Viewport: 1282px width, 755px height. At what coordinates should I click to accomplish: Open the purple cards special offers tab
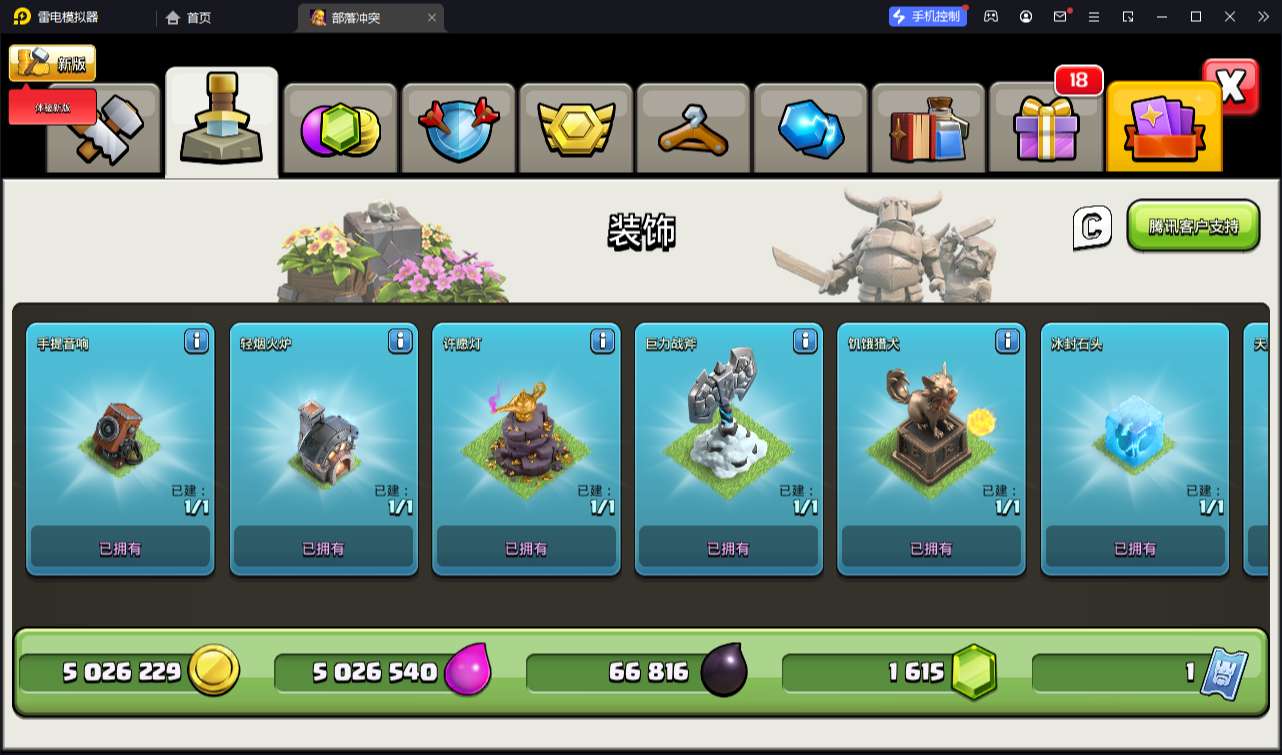pos(1163,129)
